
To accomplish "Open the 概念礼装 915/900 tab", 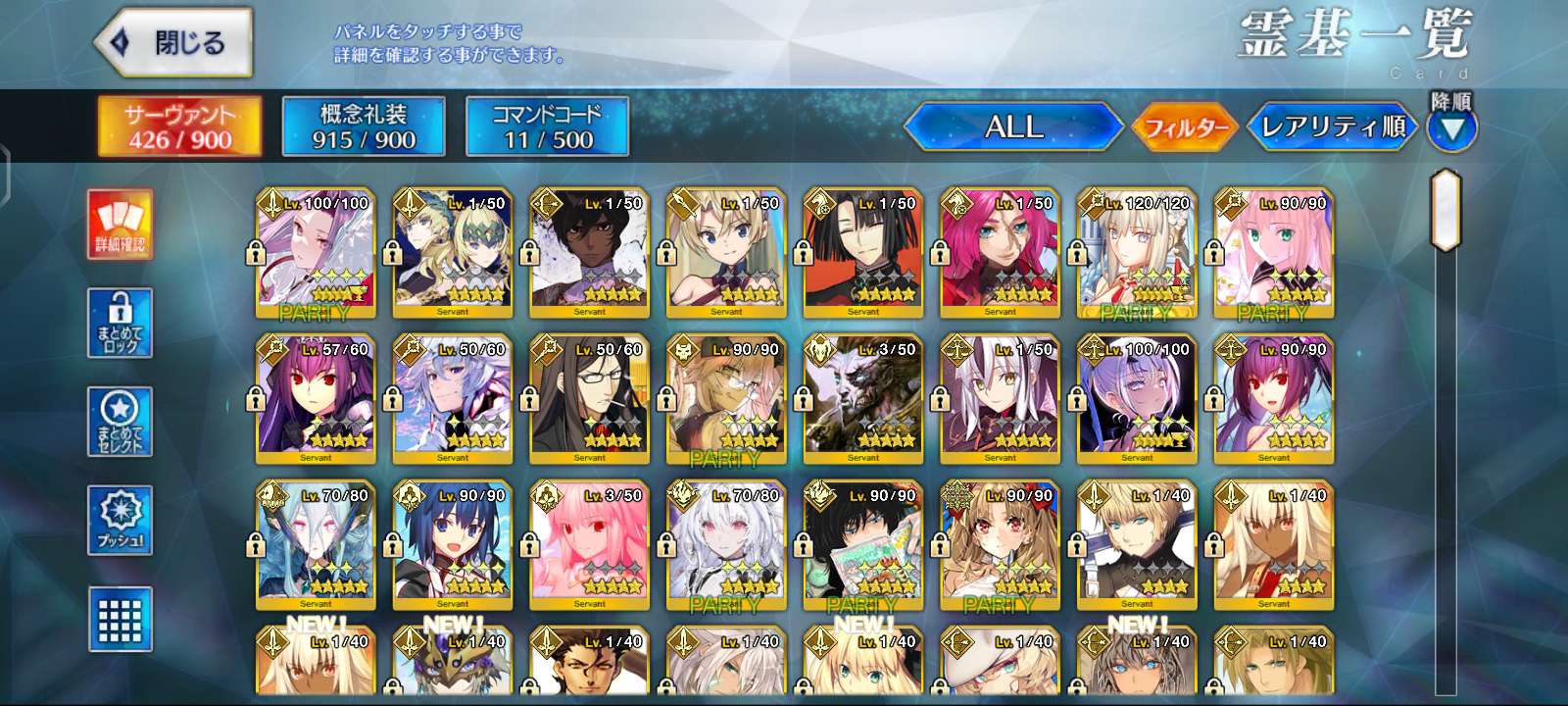I will tap(364, 126).
